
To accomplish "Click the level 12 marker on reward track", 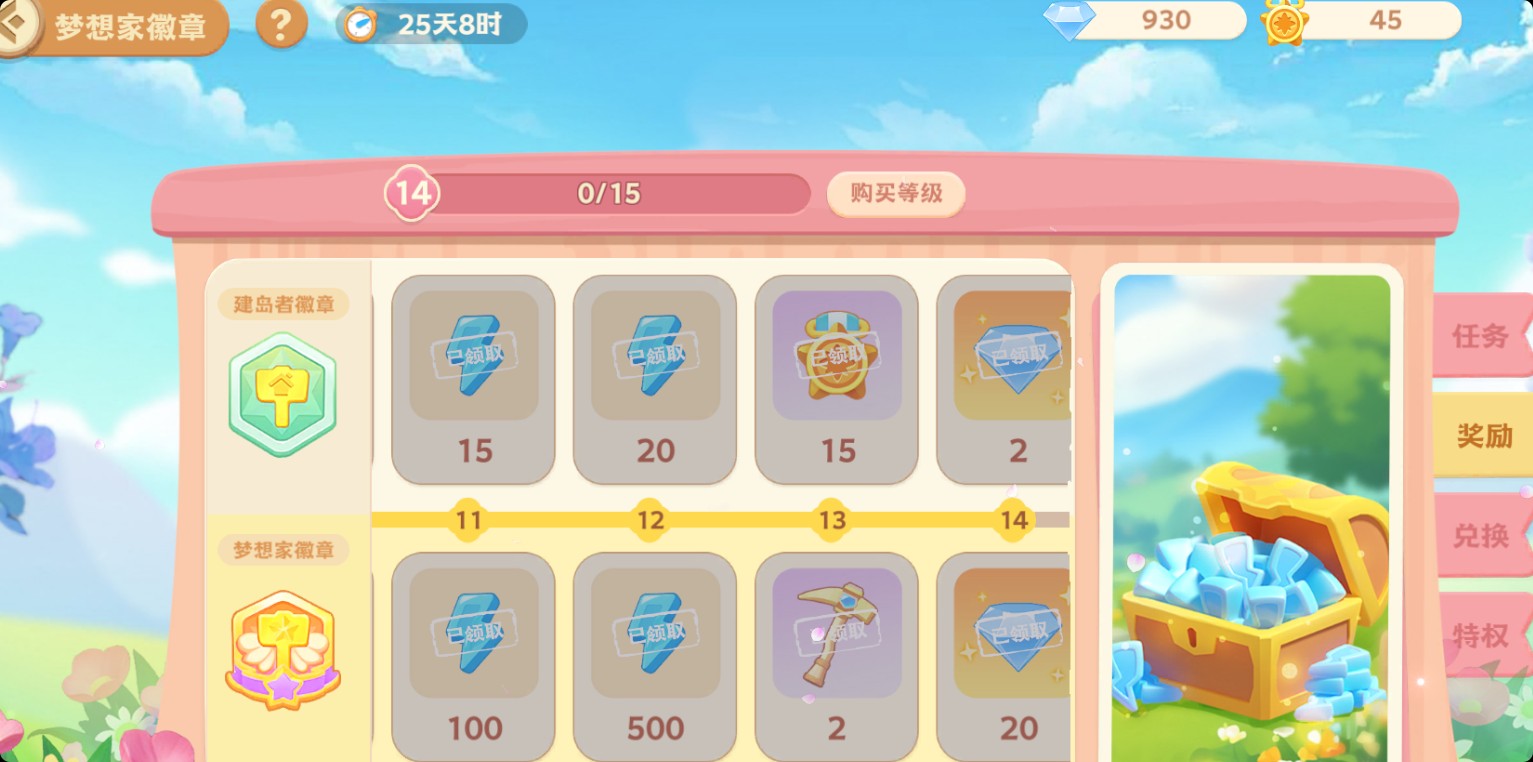I will click(x=653, y=520).
